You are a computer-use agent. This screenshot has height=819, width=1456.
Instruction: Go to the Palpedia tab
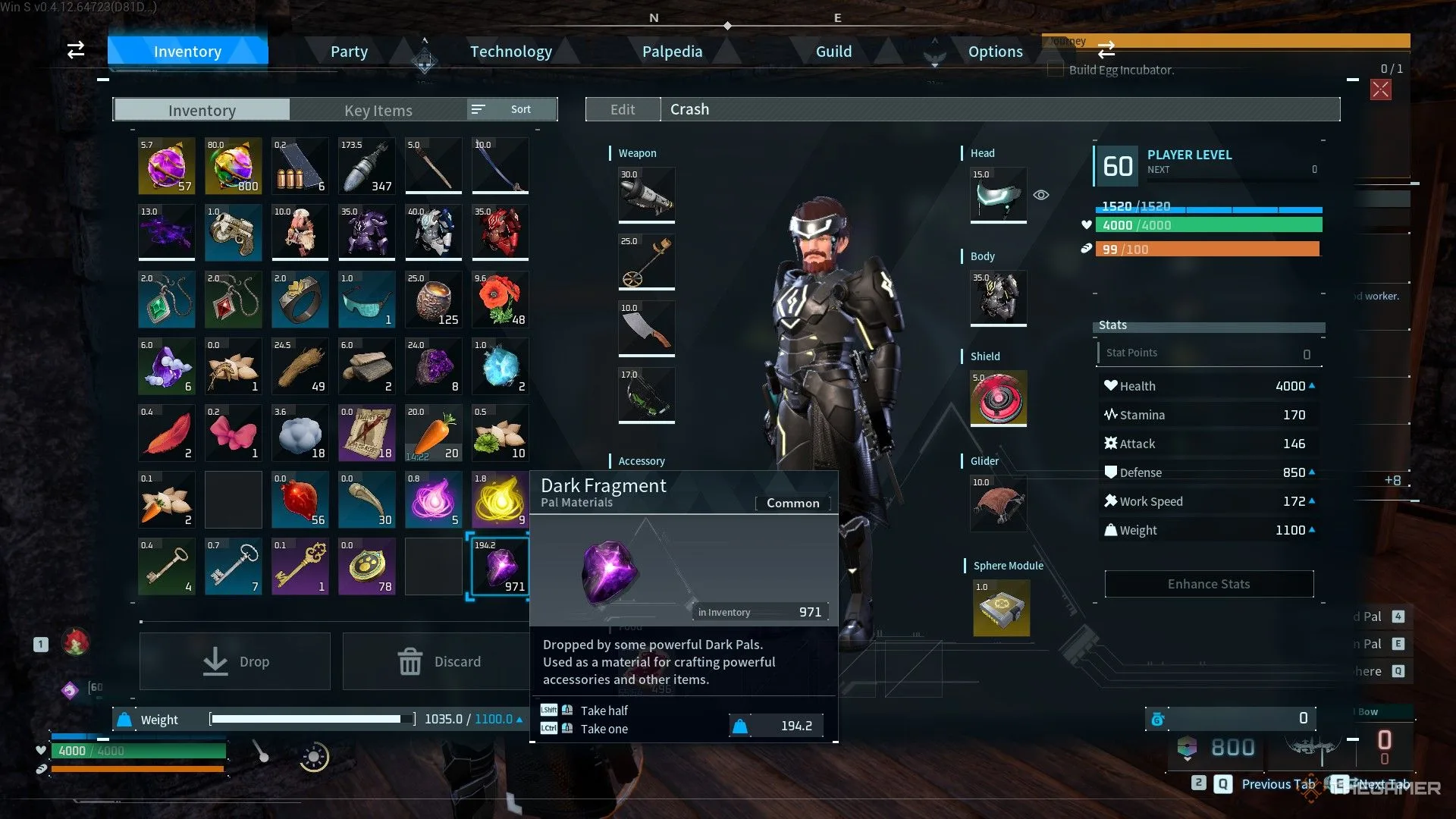(x=672, y=52)
